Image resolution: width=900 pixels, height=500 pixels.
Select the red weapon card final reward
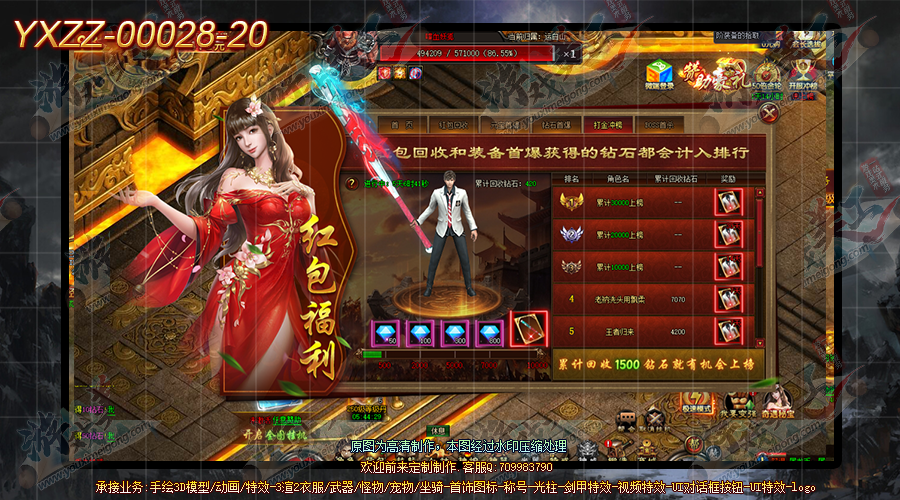pos(528,330)
